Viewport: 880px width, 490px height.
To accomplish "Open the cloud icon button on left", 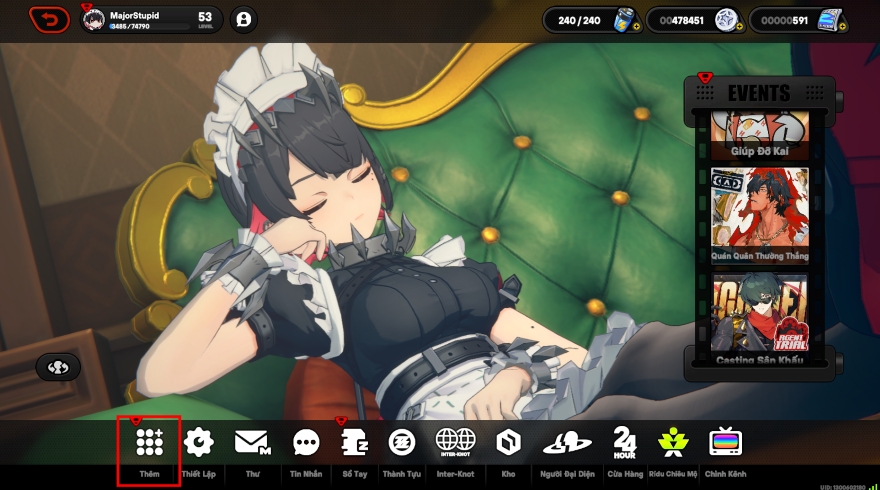I will pyautogui.click(x=58, y=367).
